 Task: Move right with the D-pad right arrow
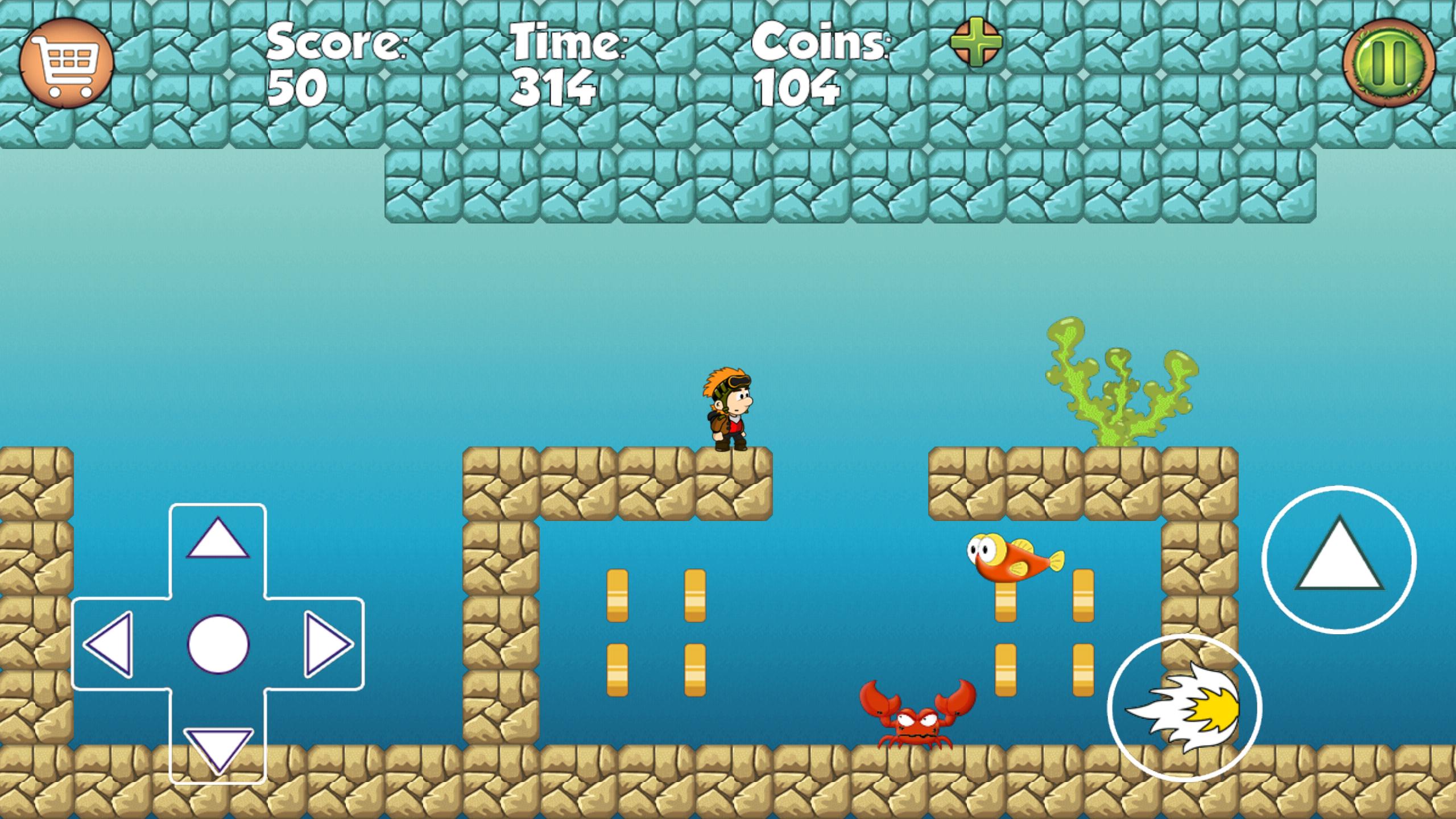click(x=326, y=645)
